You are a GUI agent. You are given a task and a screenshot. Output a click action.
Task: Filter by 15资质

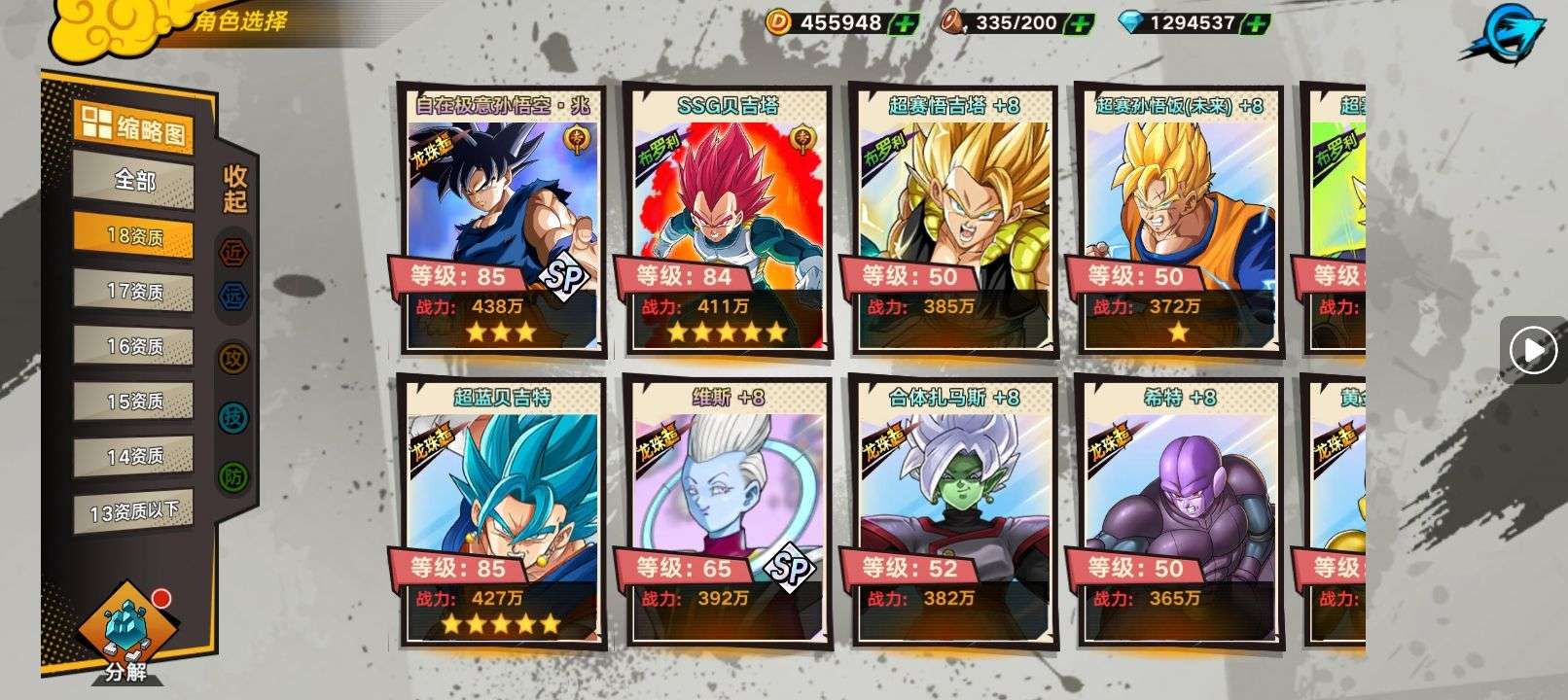[x=134, y=401]
